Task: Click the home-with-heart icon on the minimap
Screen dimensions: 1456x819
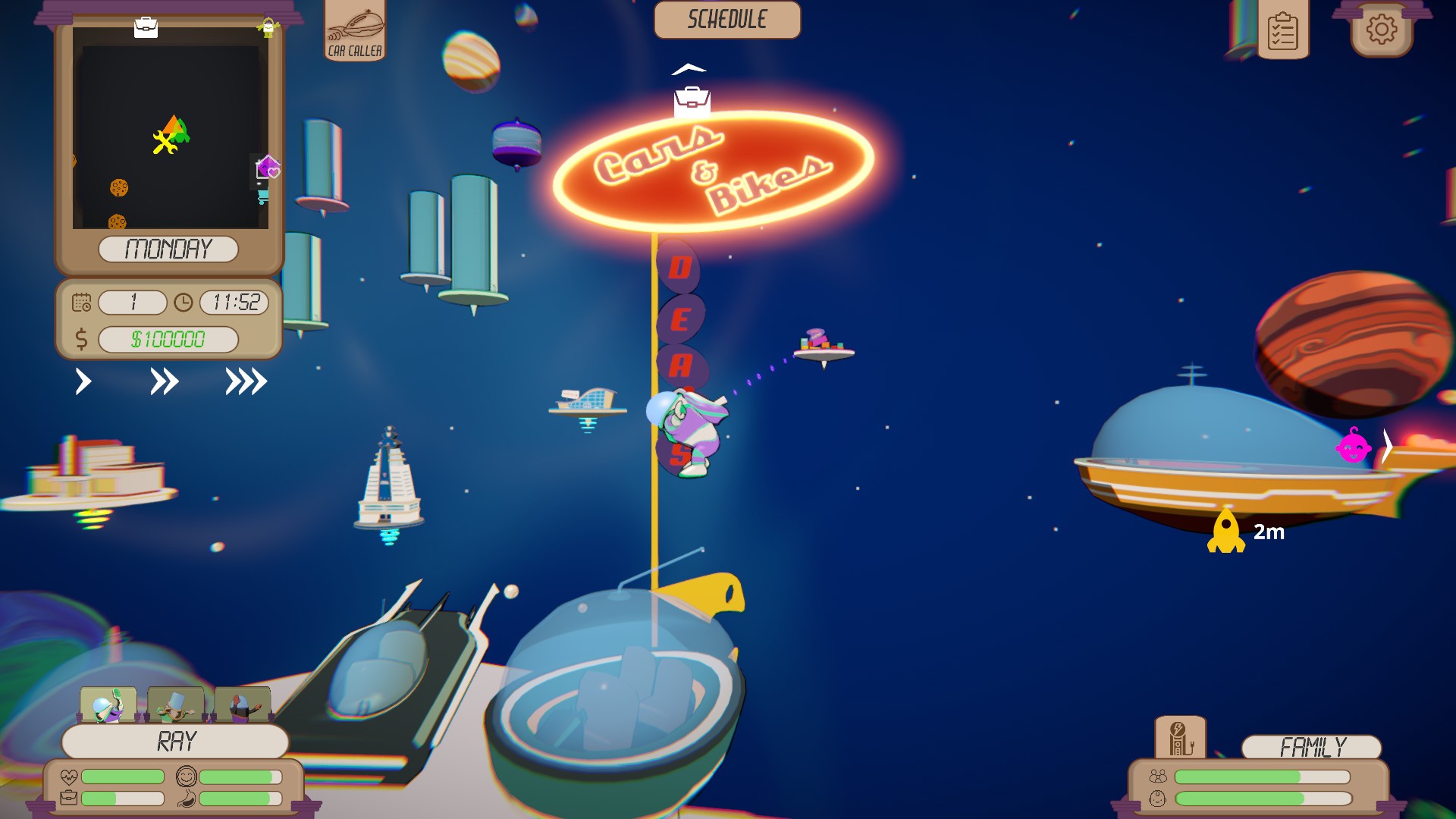Action: pyautogui.click(x=268, y=168)
